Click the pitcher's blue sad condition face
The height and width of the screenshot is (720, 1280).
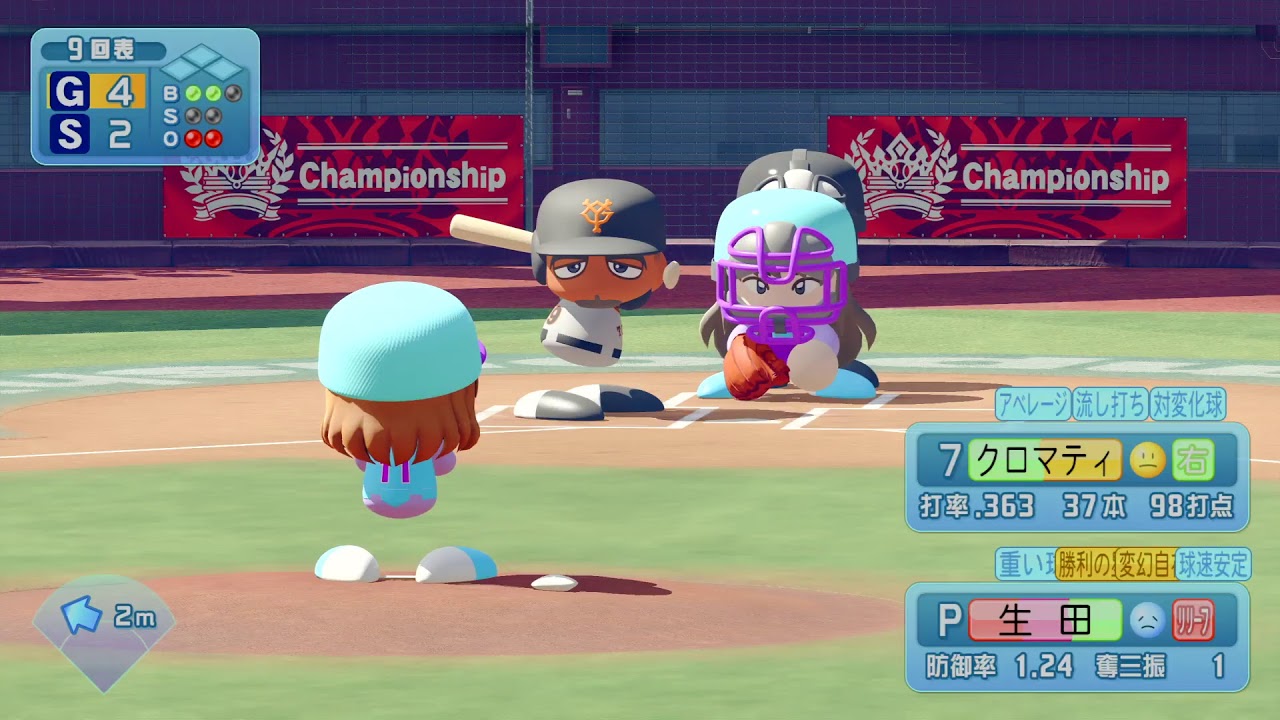1147,621
